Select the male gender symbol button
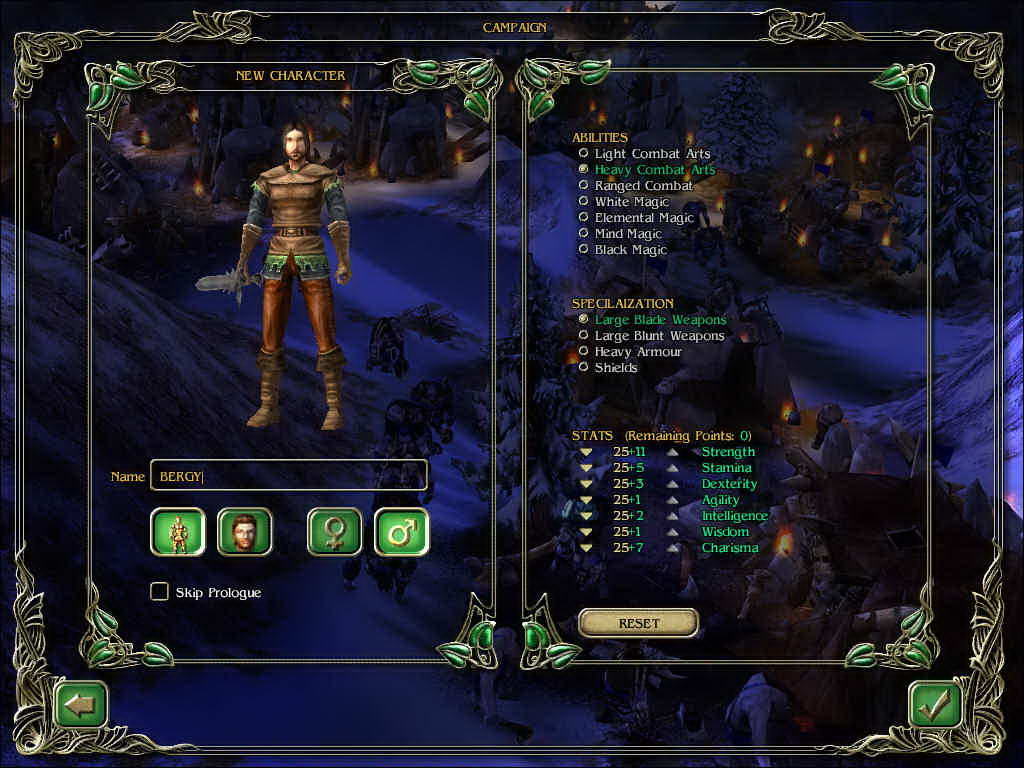This screenshot has width=1024, height=768. (x=401, y=532)
